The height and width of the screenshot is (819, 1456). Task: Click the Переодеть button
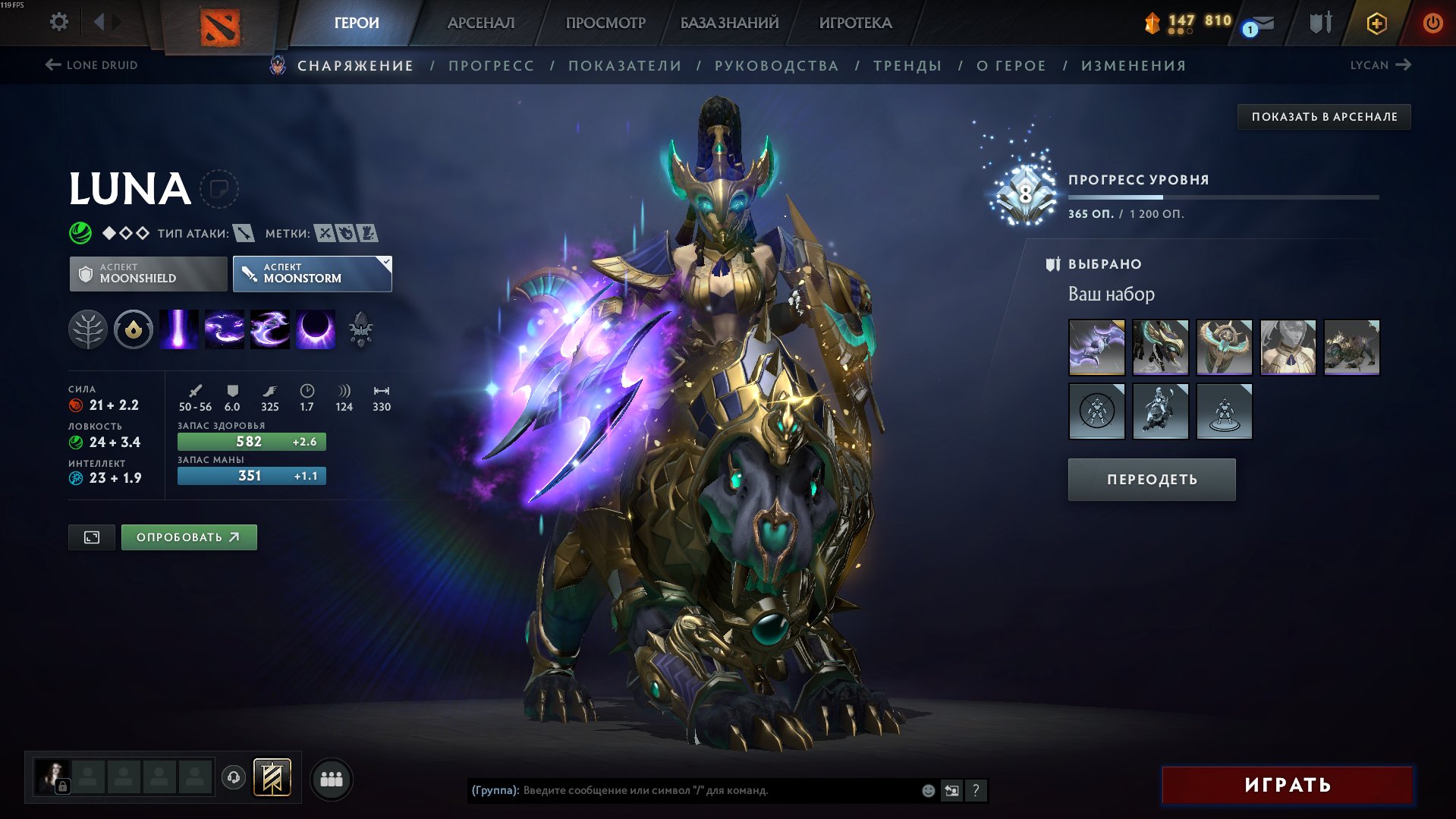coord(1151,480)
